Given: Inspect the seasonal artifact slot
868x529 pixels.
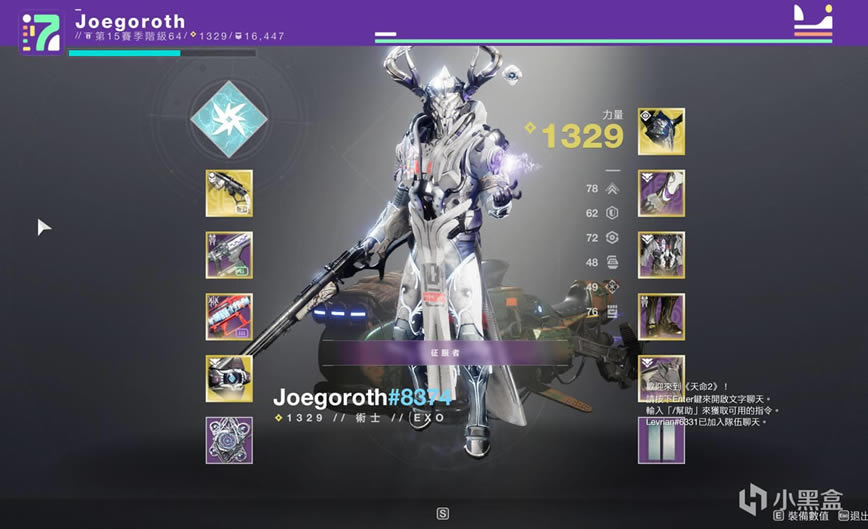Looking at the screenshot, I should (229, 440).
